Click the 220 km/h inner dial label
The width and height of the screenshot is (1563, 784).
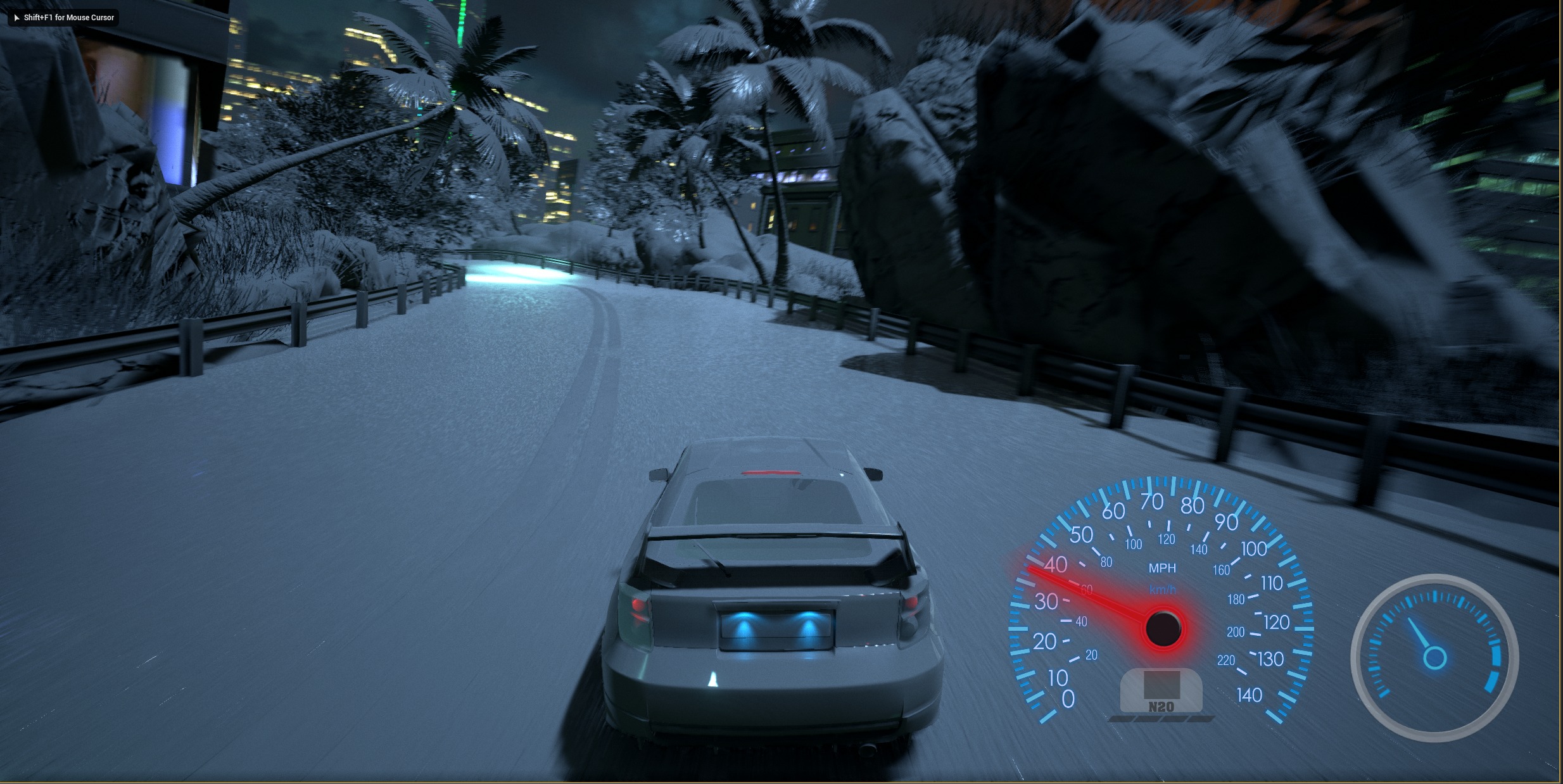1227,660
